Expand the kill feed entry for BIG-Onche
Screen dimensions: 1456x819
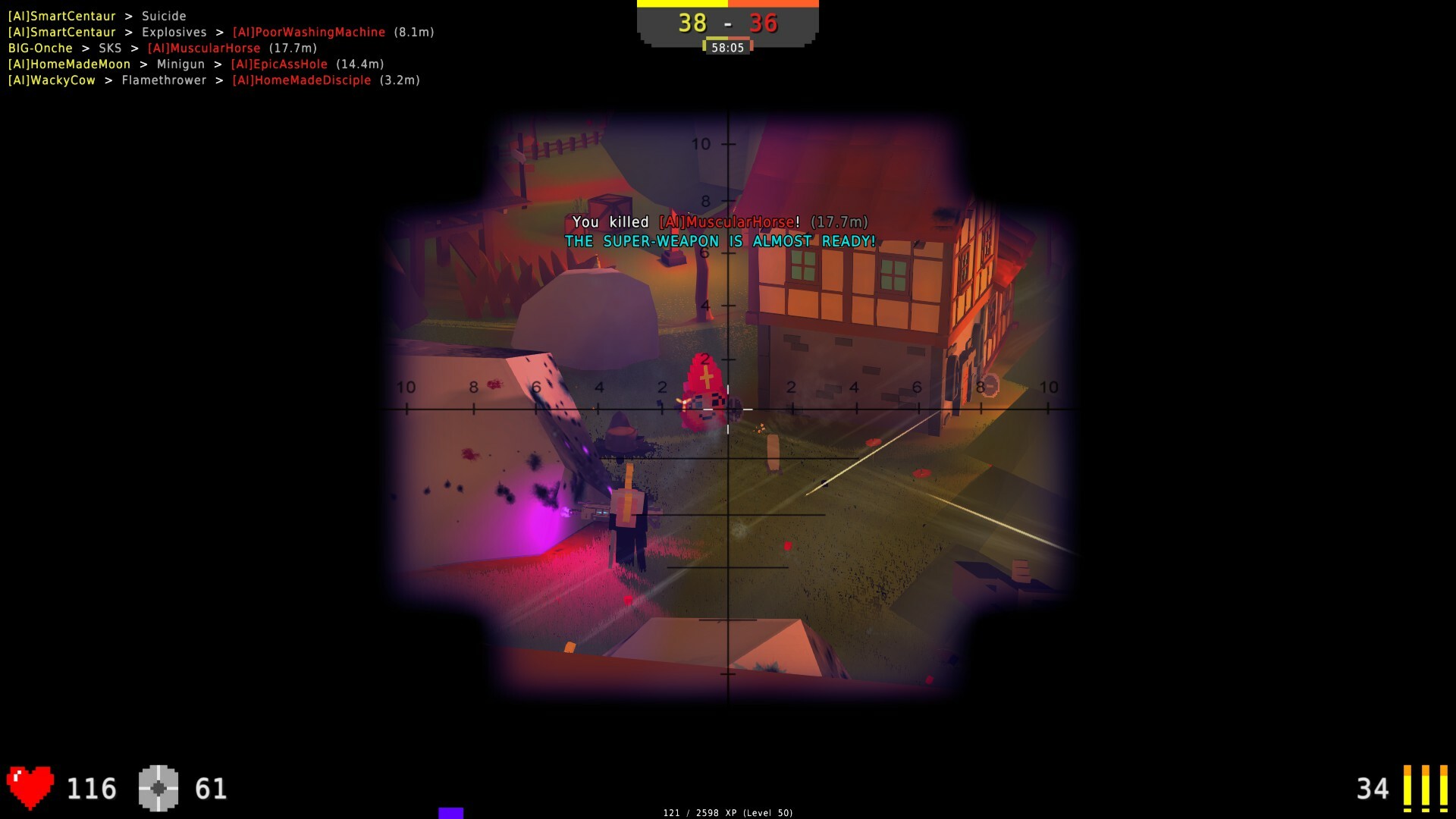tap(159, 48)
